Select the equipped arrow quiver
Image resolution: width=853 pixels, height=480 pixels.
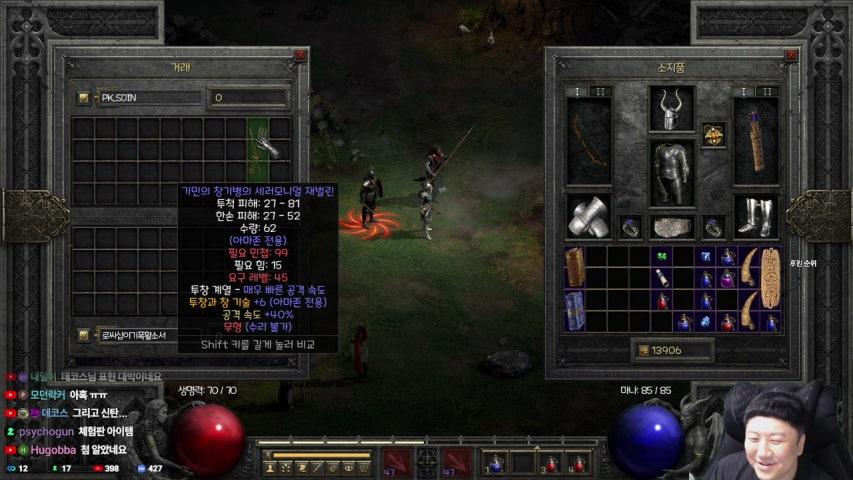pos(755,141)
